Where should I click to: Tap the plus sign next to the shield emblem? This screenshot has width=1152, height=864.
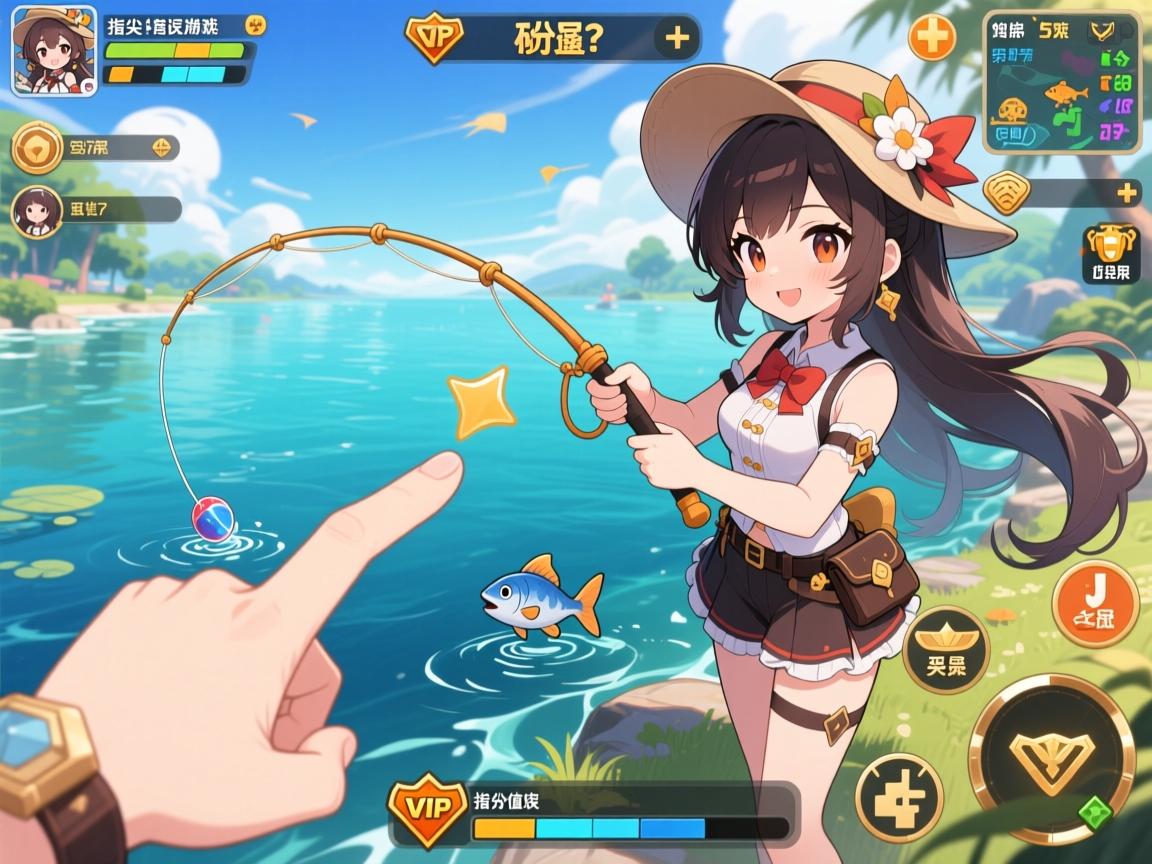click(x=1128, y=193)
